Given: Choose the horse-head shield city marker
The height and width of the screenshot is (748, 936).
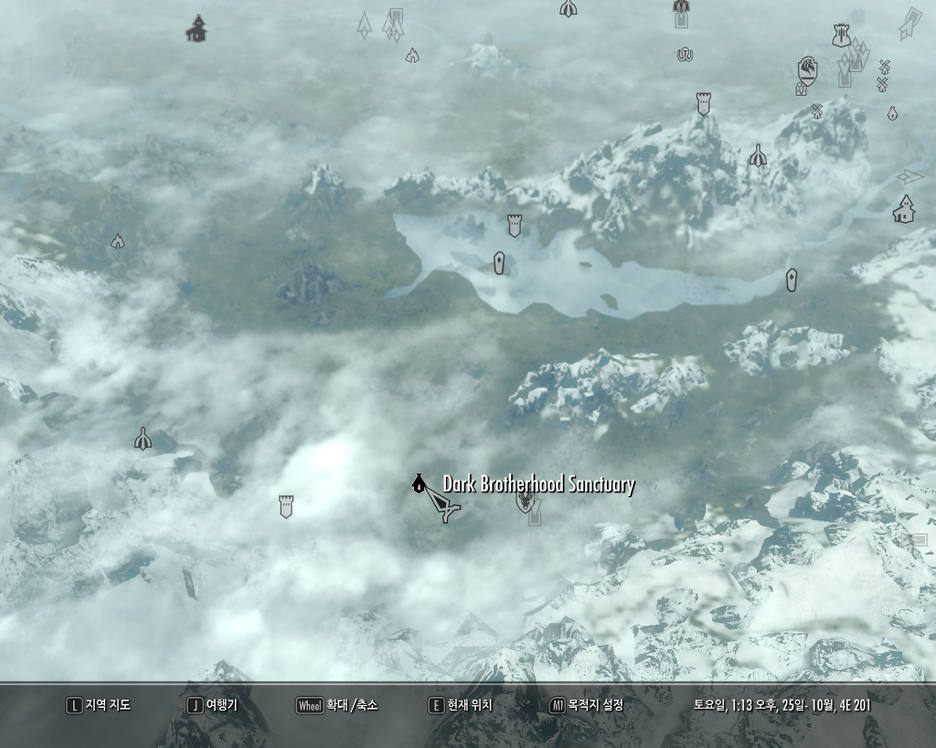Looking at the screenshot, I should click(x=807, y=70).
